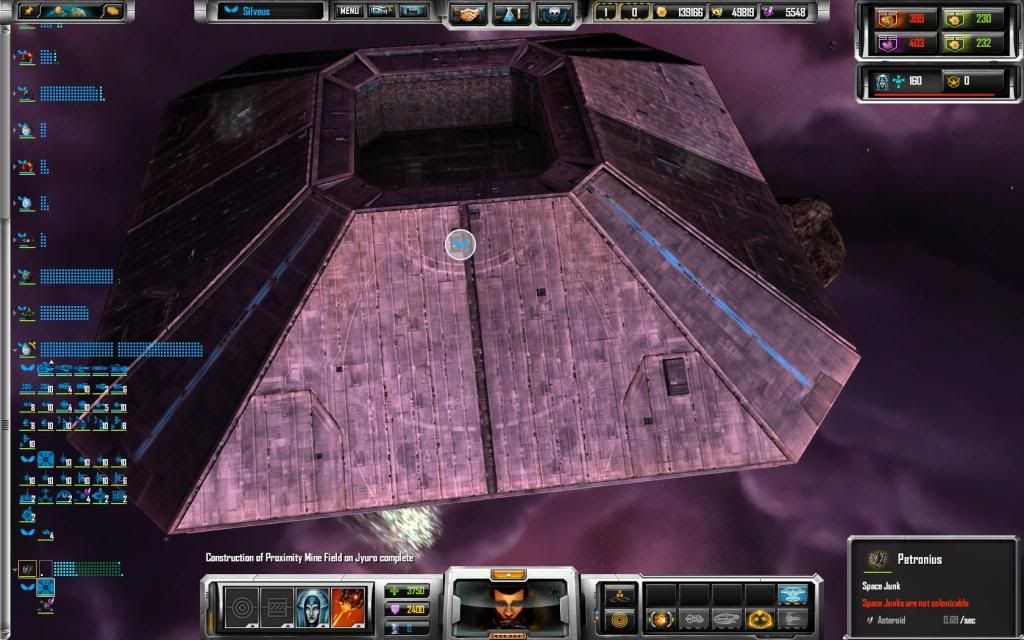Click the purple crystal resource icon

769,12
